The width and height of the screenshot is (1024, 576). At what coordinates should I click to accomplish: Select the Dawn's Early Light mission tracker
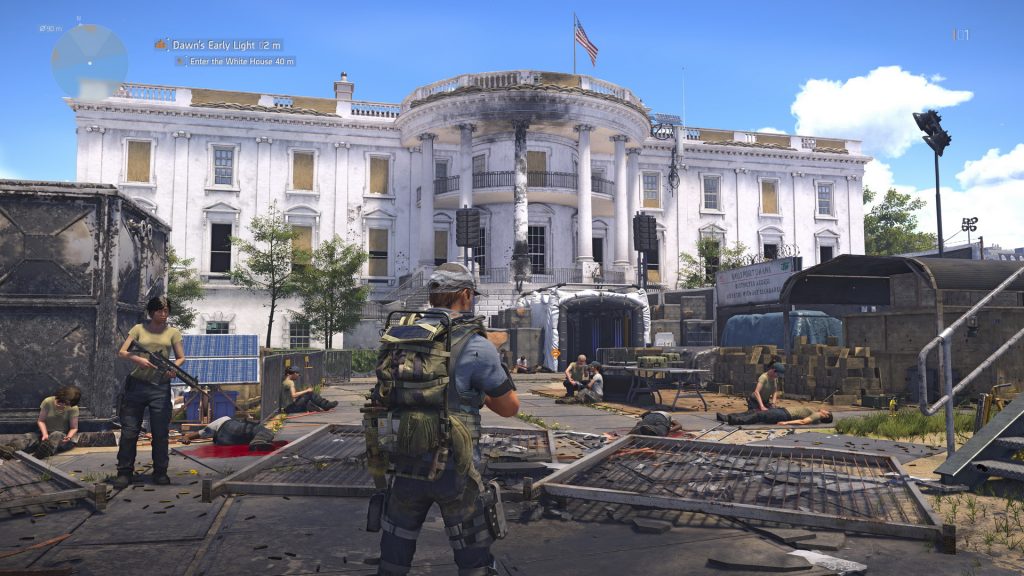pyautogui.click(x=218, y=45)
